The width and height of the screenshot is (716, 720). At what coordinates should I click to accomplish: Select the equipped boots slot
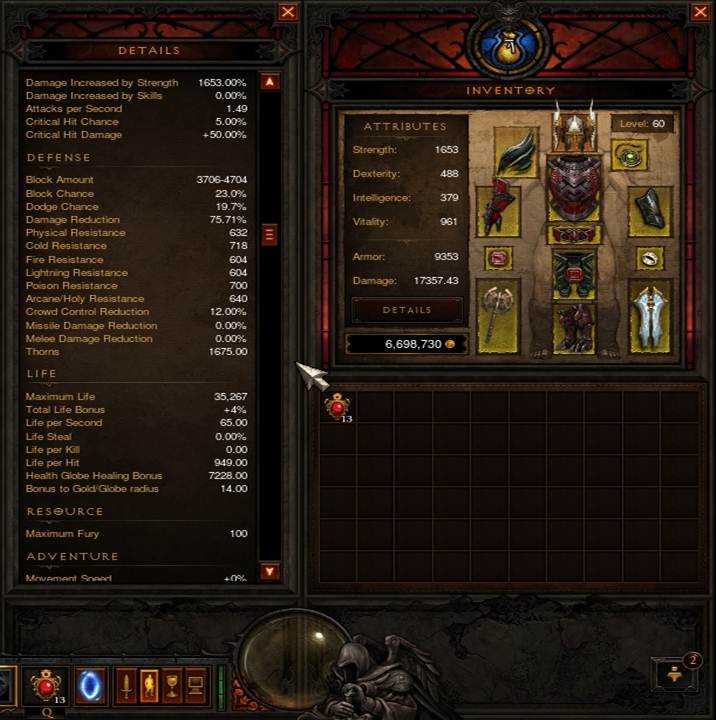coord(574,329)
